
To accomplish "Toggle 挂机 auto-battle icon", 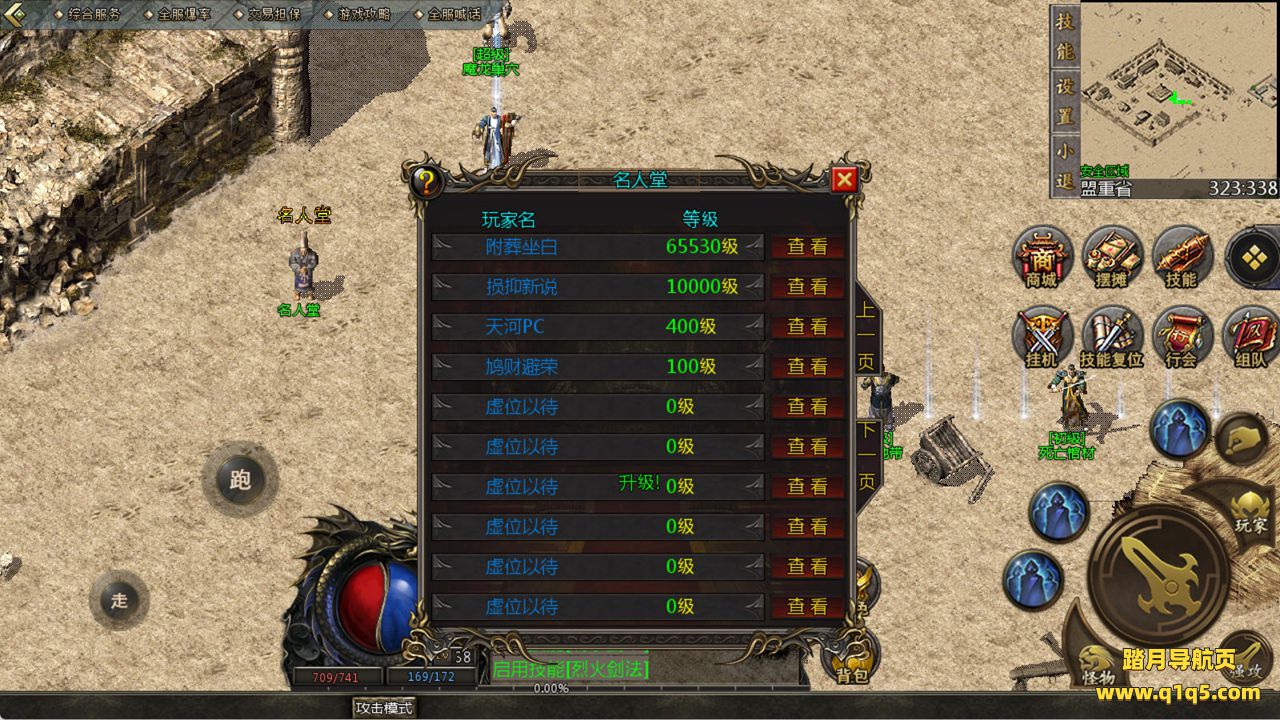I will [1041, 338].
